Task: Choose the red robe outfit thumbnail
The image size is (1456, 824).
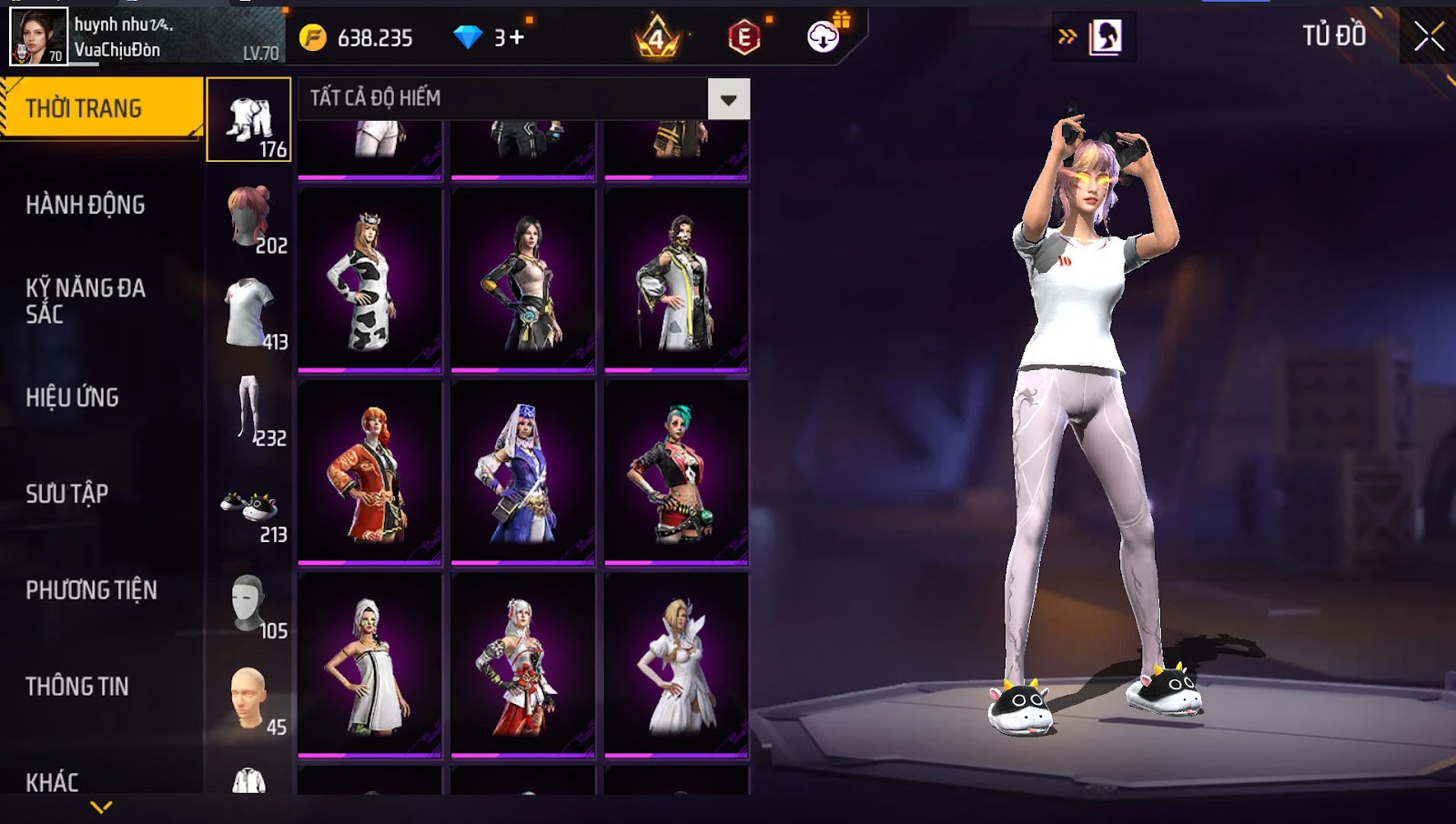Action: (x=369, y=473)
